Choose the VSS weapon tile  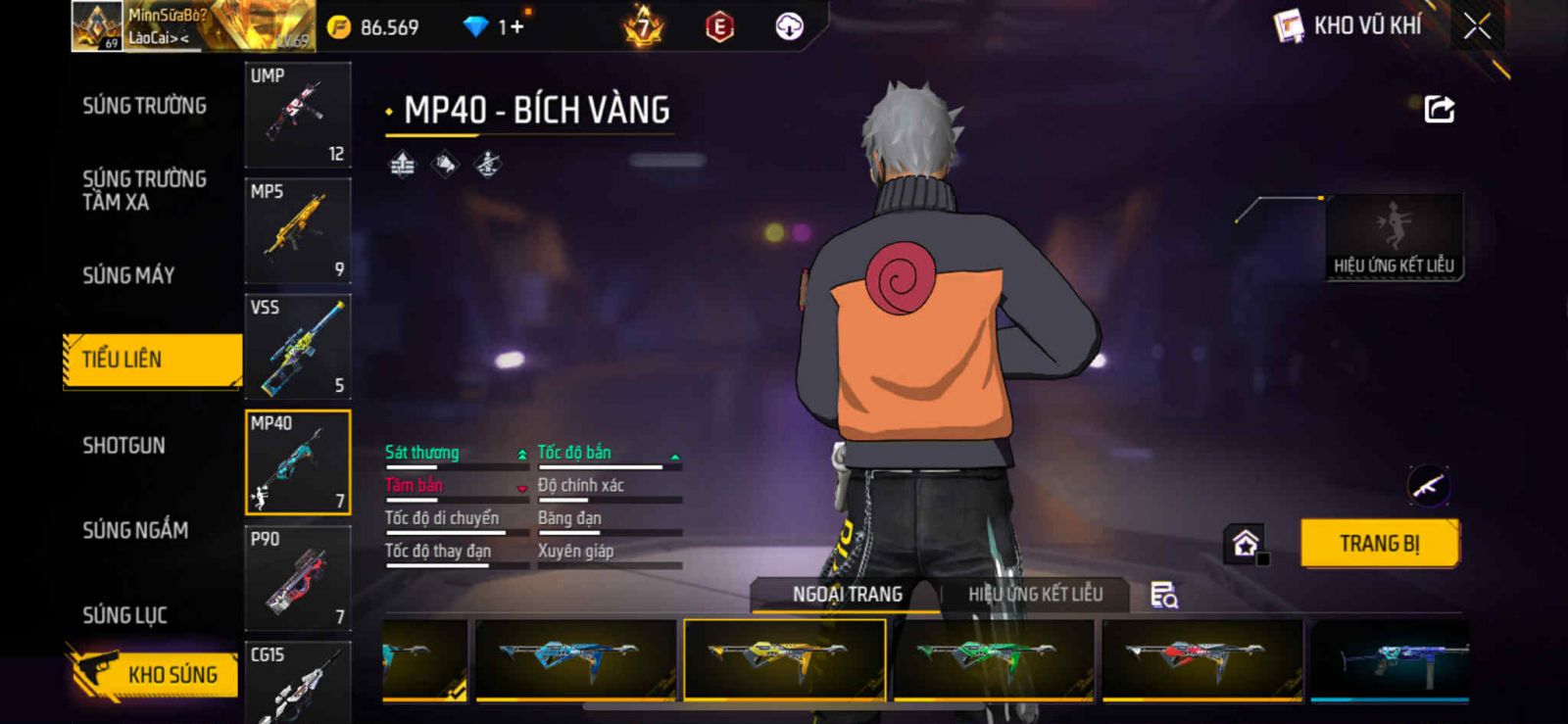pos(298,347)
